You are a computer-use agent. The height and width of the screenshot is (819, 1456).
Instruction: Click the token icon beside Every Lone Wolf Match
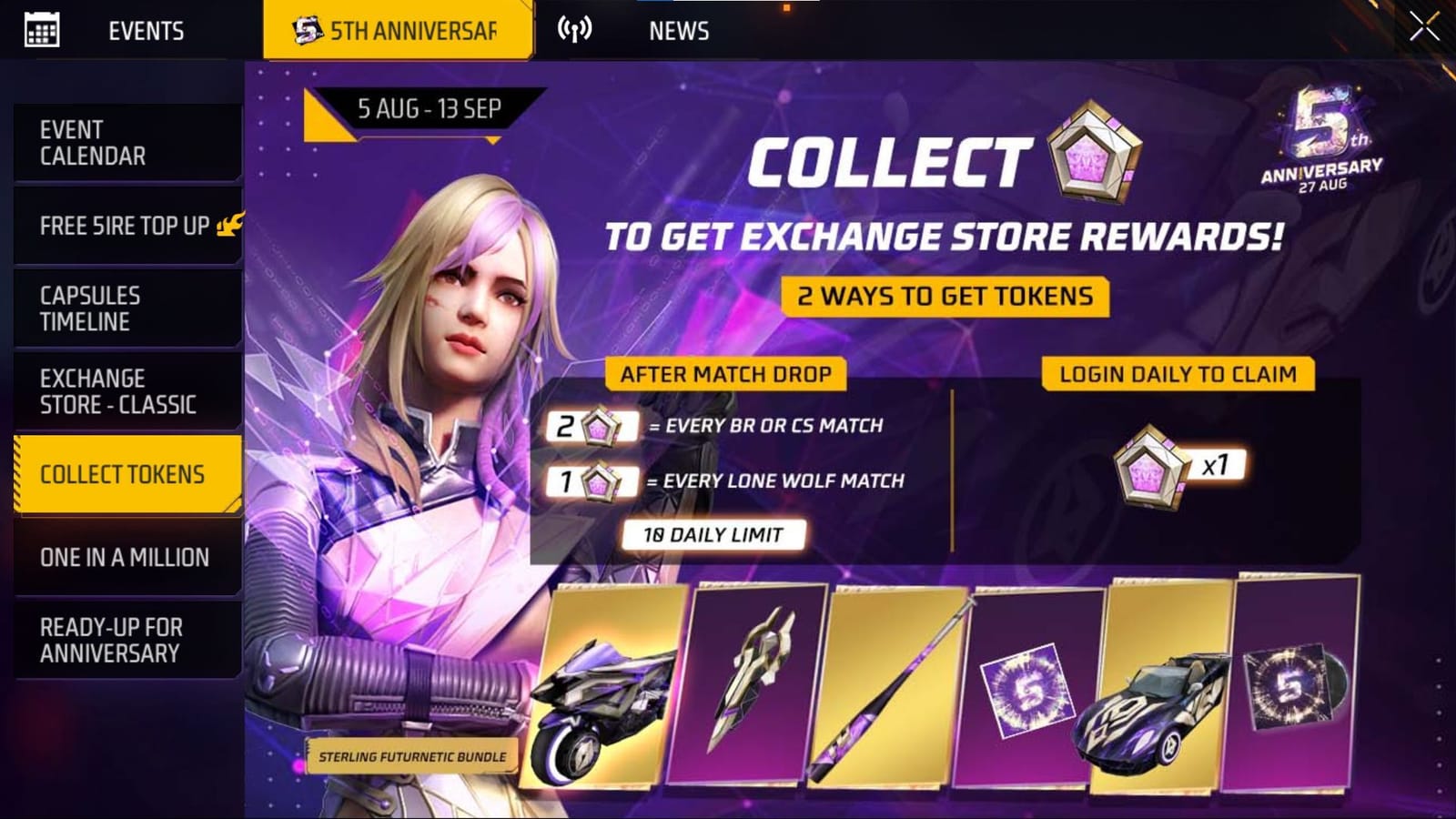(604, 480)
